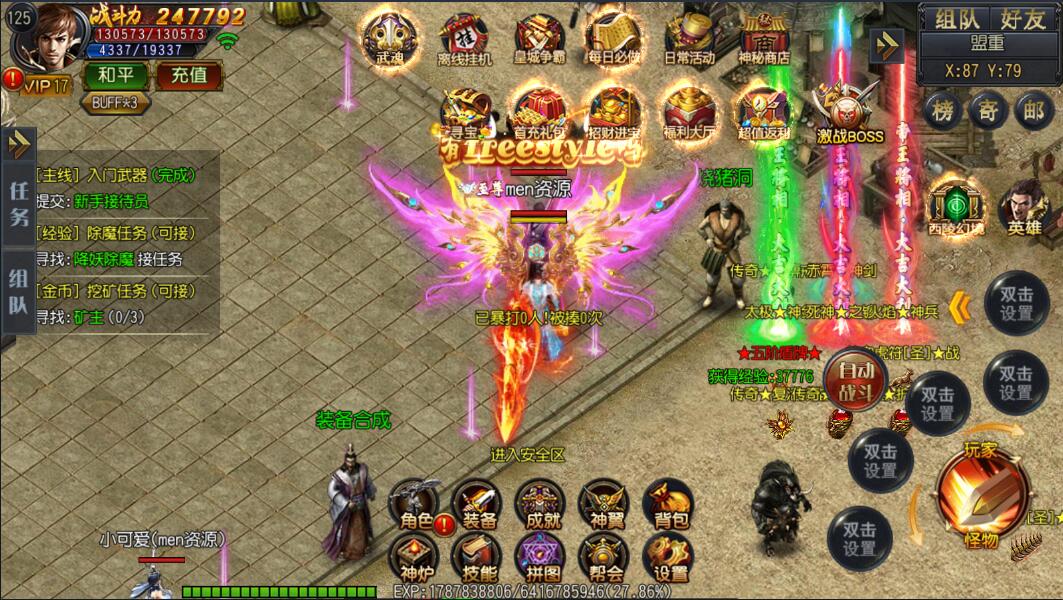Screen dimensions: 1063x600
Task: Toggle 自动战斗 auto battle
Action: click(856, 379)
